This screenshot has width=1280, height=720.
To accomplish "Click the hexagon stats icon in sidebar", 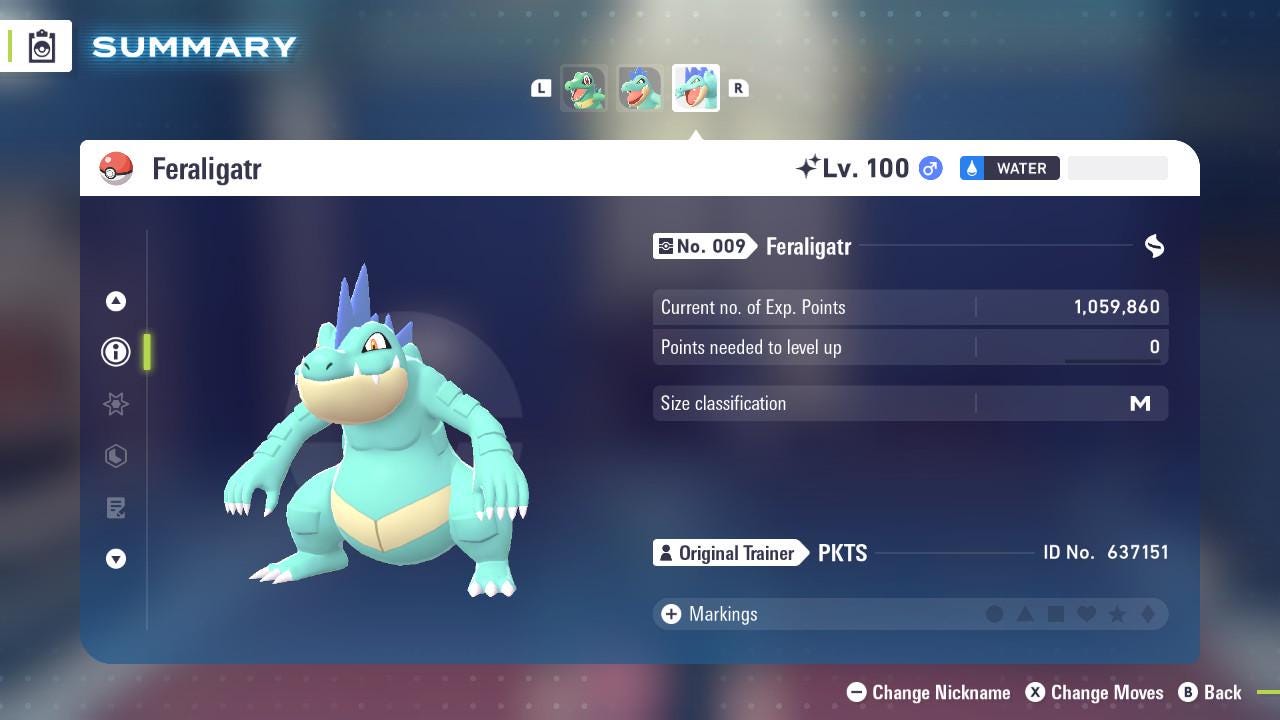I will (116, 456).
